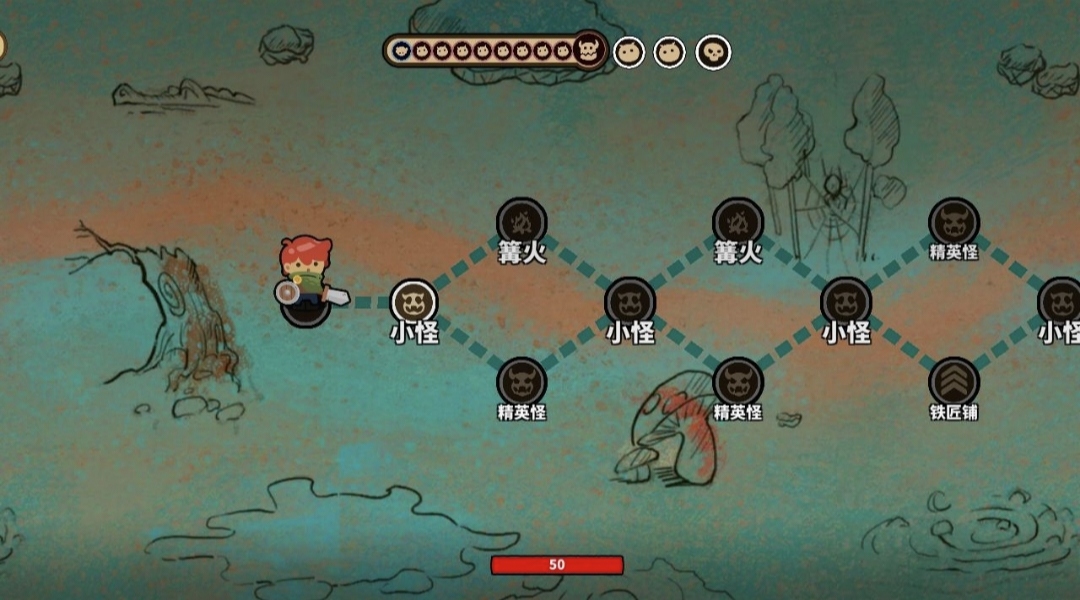This screenshot has height=600, width=1080.
Task: Click the white-ringed skull icon
Action: pyautogui.click(x=713, y=52)
